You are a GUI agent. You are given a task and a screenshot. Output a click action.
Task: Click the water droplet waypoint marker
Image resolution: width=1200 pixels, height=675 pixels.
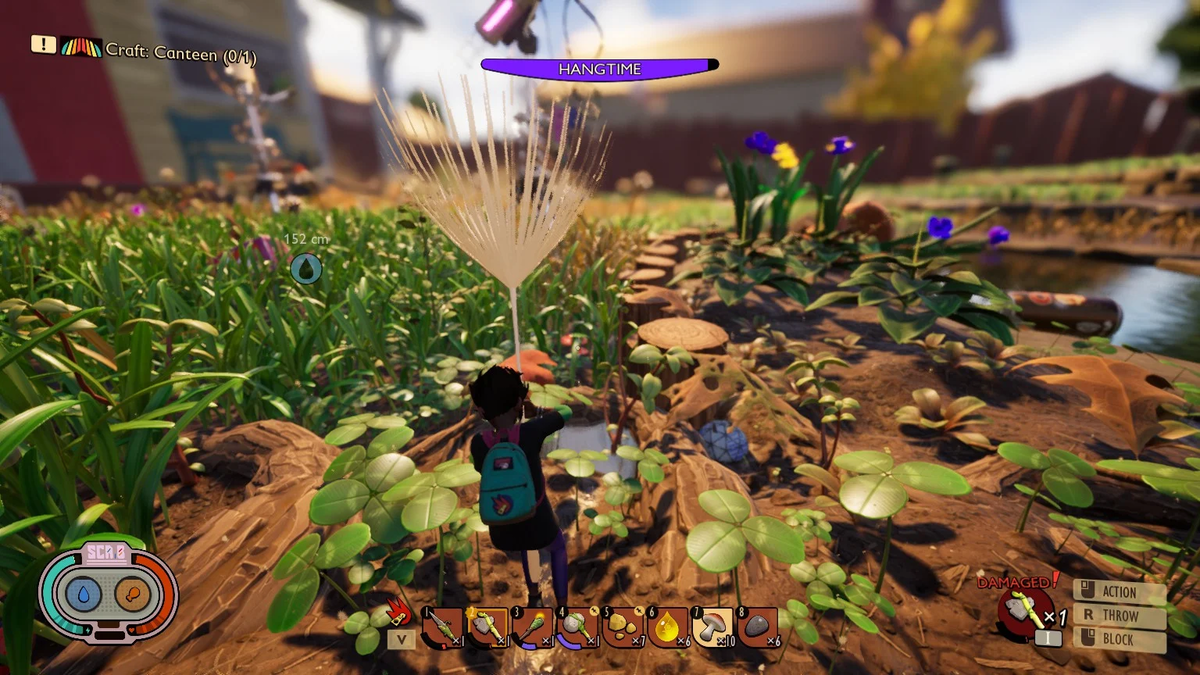pyautogui.click(x=306, y=267)
